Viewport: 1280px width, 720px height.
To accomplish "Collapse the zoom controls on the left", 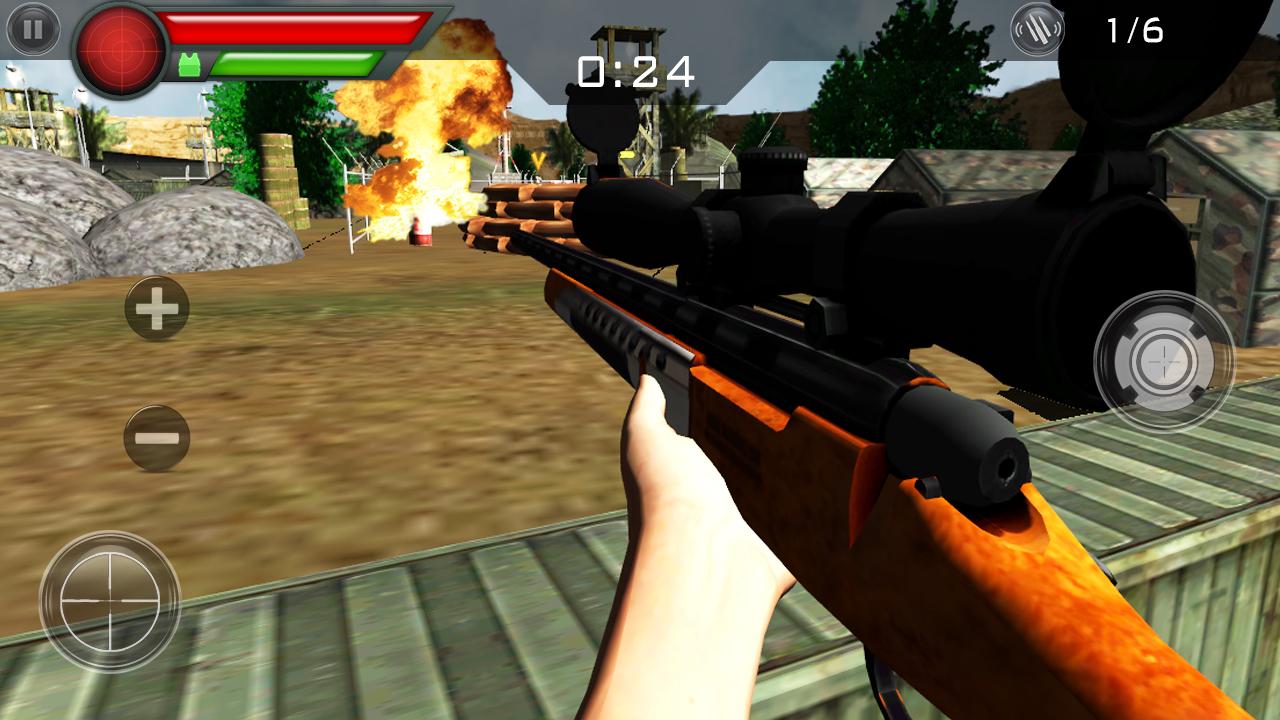I will click(156, 437).
